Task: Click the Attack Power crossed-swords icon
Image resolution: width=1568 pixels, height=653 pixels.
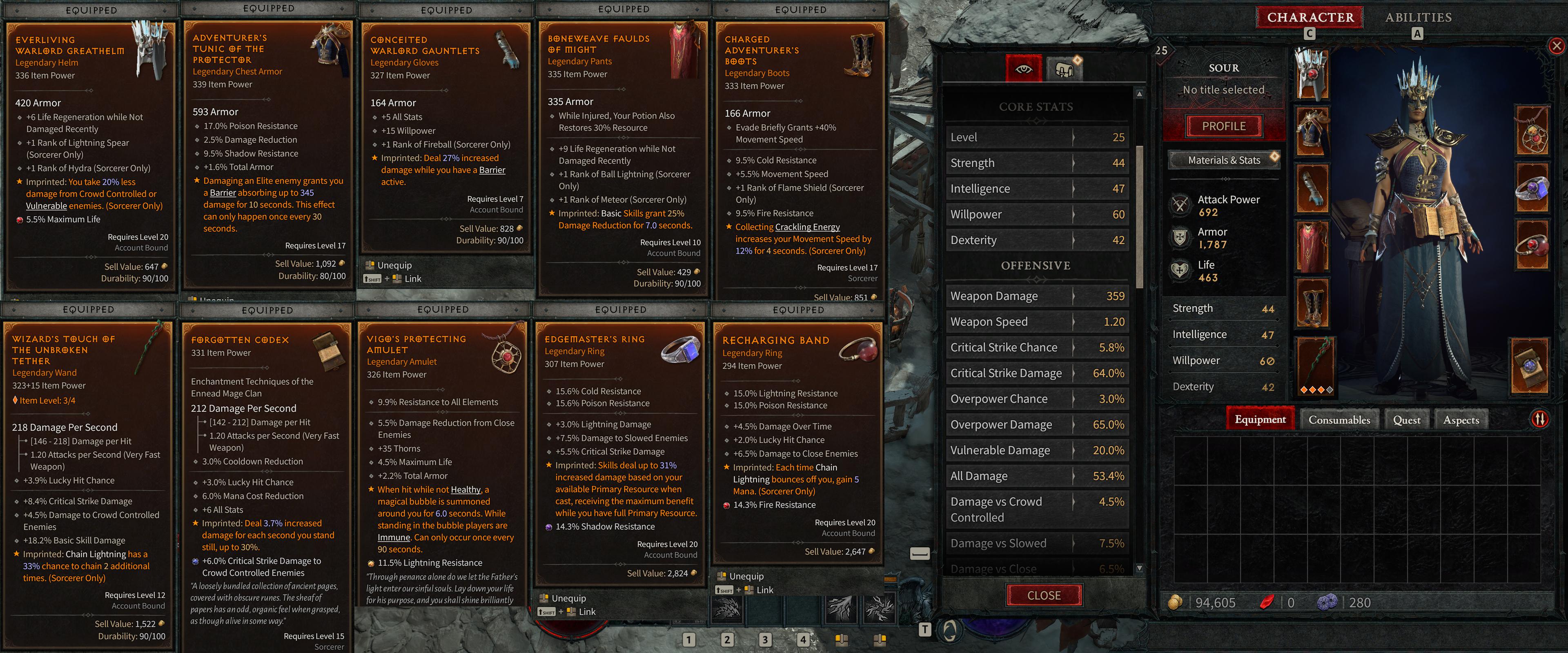Action: pyautogui.click(x=1181, y=205)
